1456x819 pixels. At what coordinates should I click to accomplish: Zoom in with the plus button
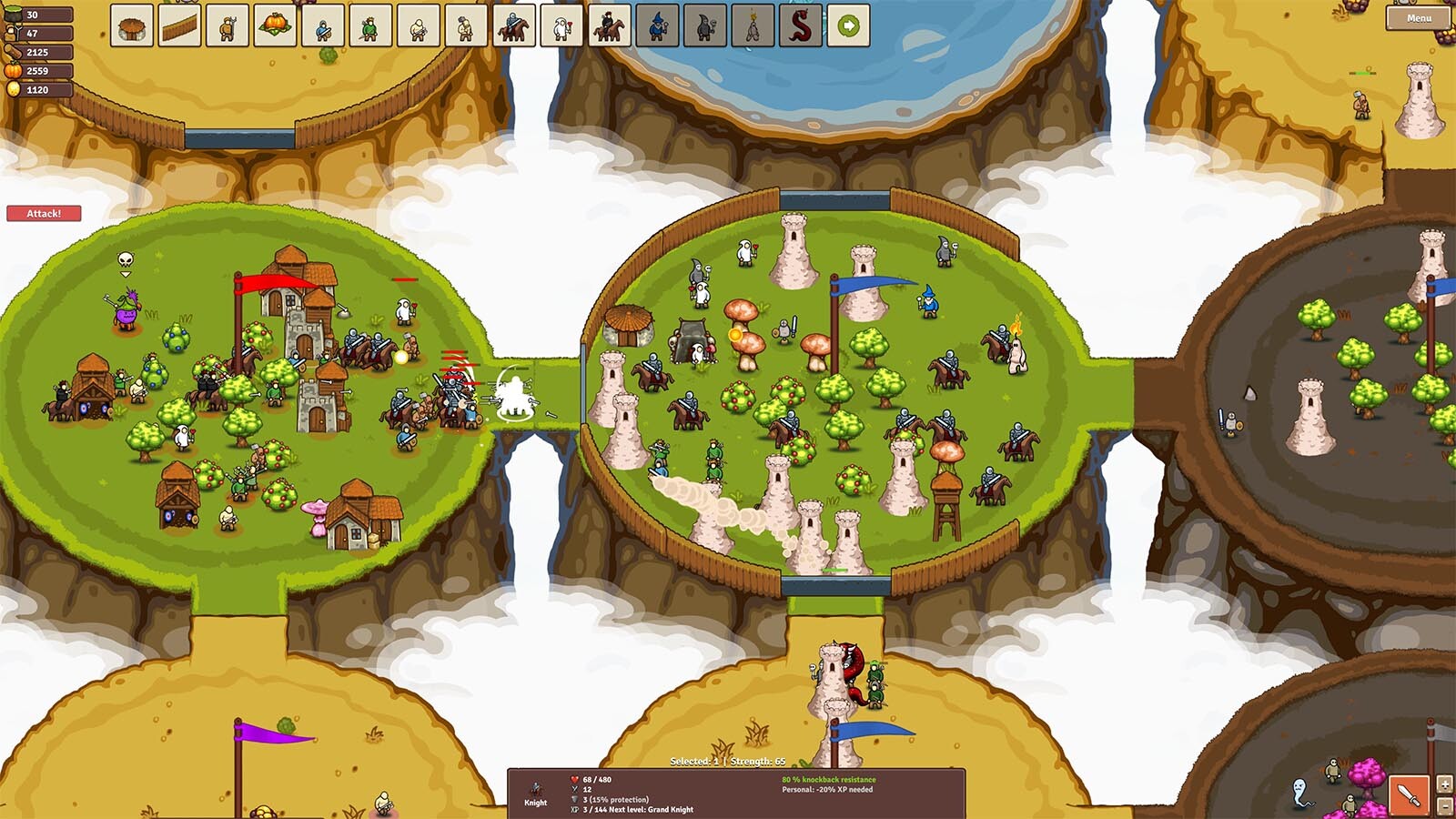click(x=1444, y=784)
